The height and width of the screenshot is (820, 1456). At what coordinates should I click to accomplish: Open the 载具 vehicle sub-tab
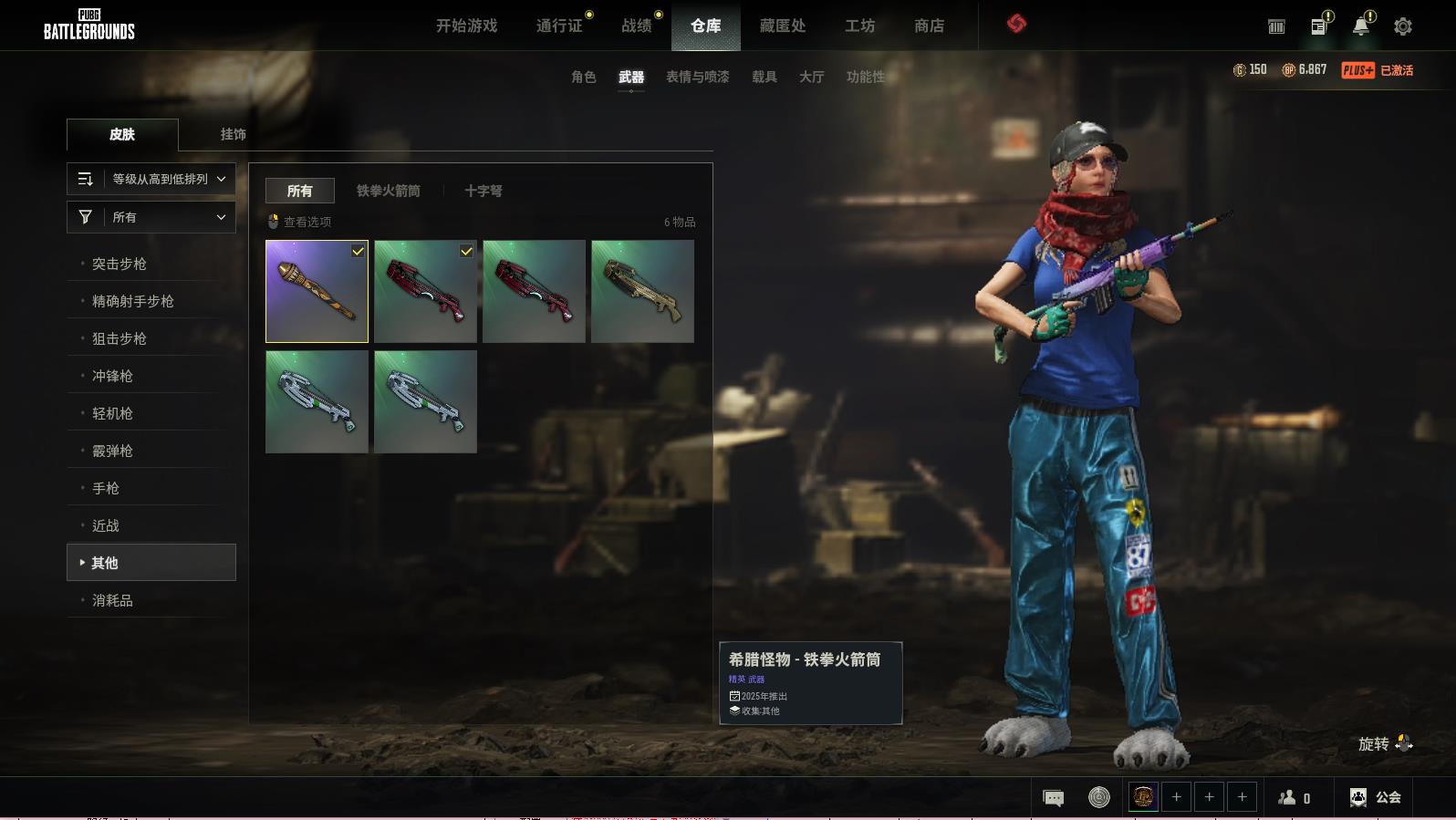point(764,77)
